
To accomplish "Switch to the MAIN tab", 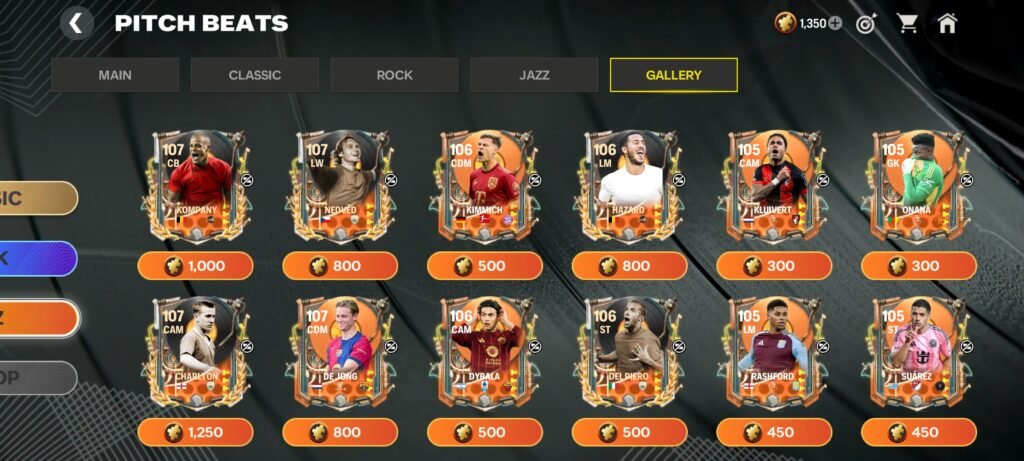I will point(115,75).
